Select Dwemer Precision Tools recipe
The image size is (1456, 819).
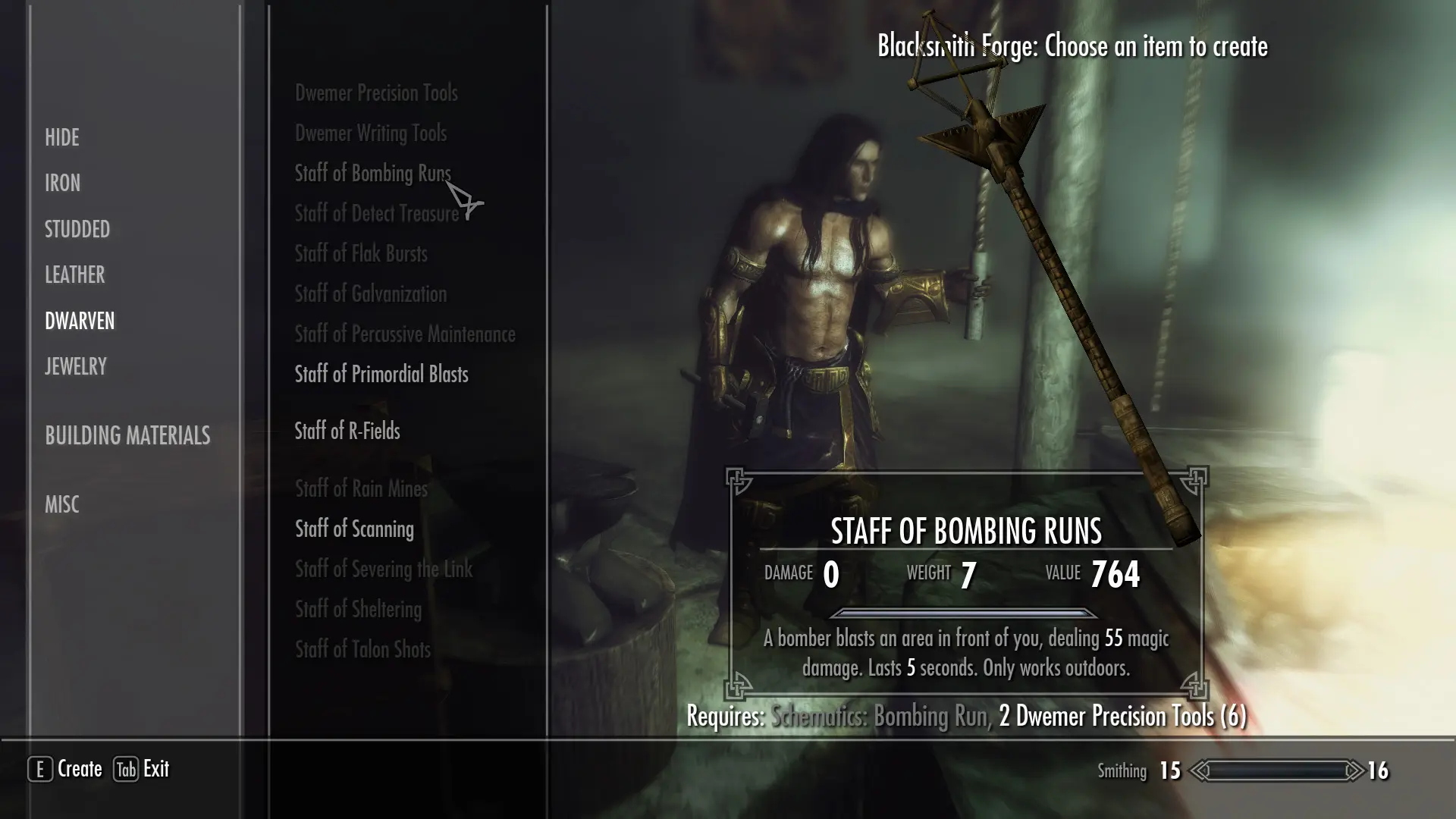376,93
